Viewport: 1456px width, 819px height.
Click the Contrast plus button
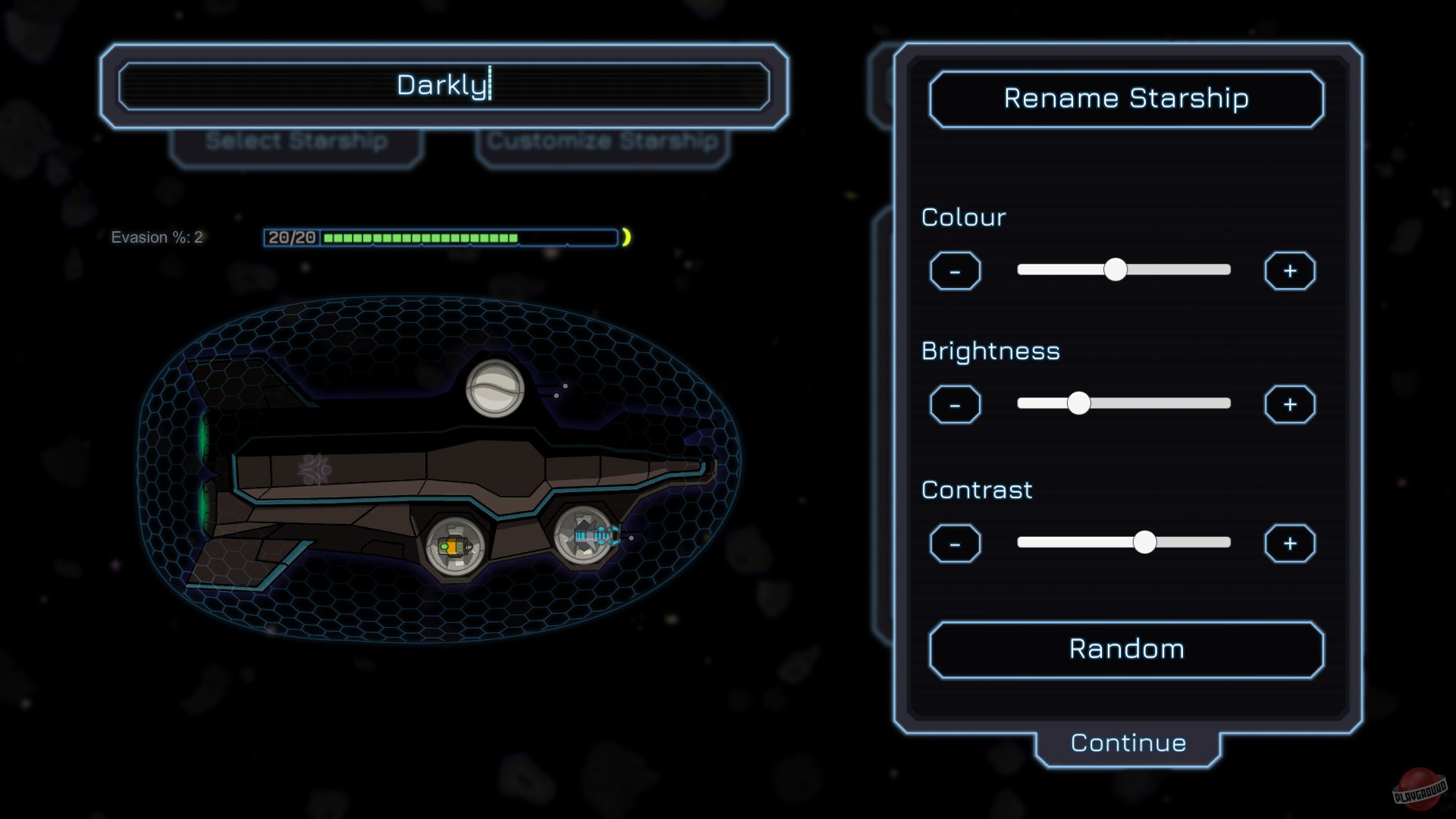pos(1290,543)
